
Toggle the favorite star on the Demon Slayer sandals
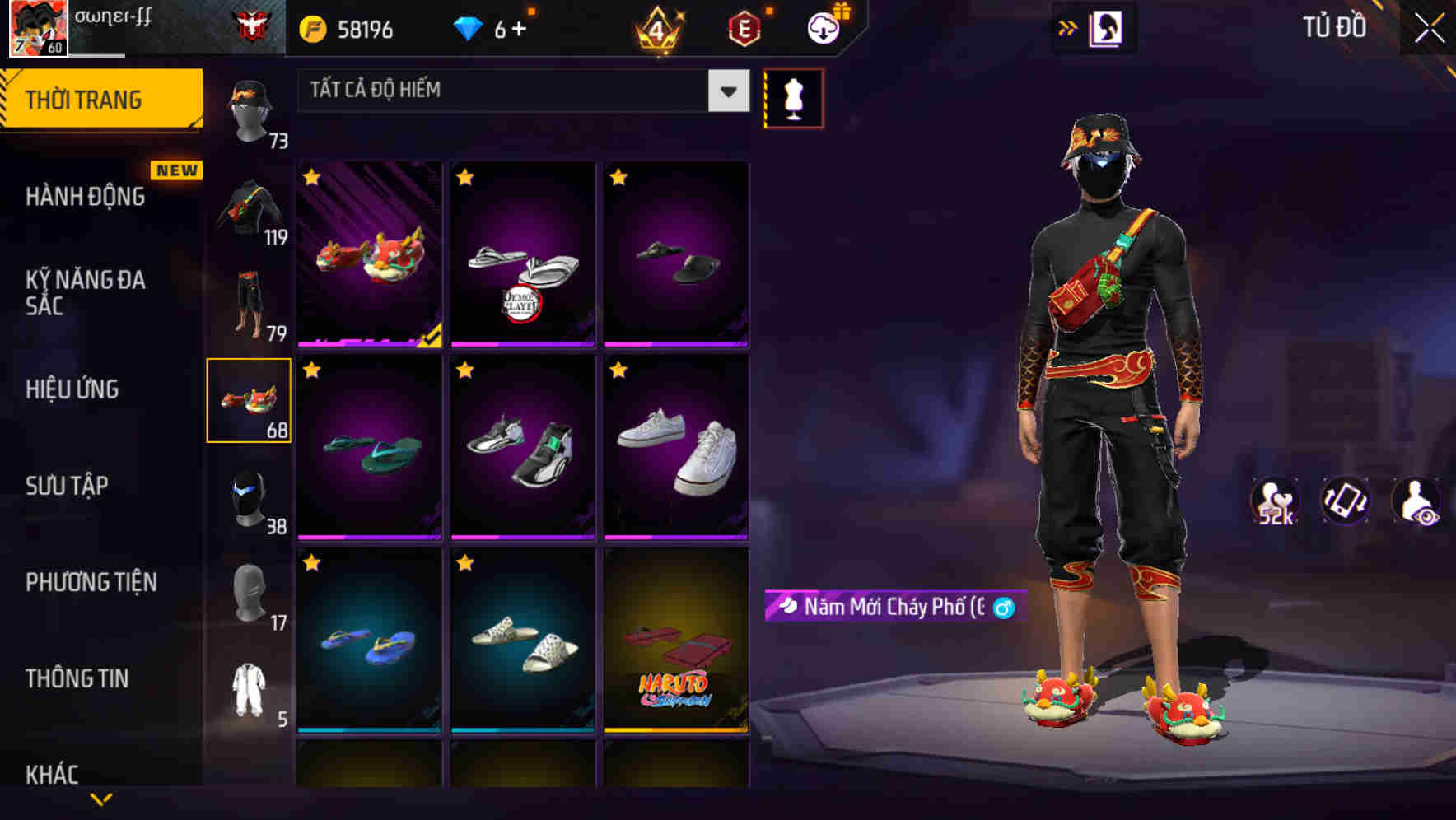[x=465, y=177]
